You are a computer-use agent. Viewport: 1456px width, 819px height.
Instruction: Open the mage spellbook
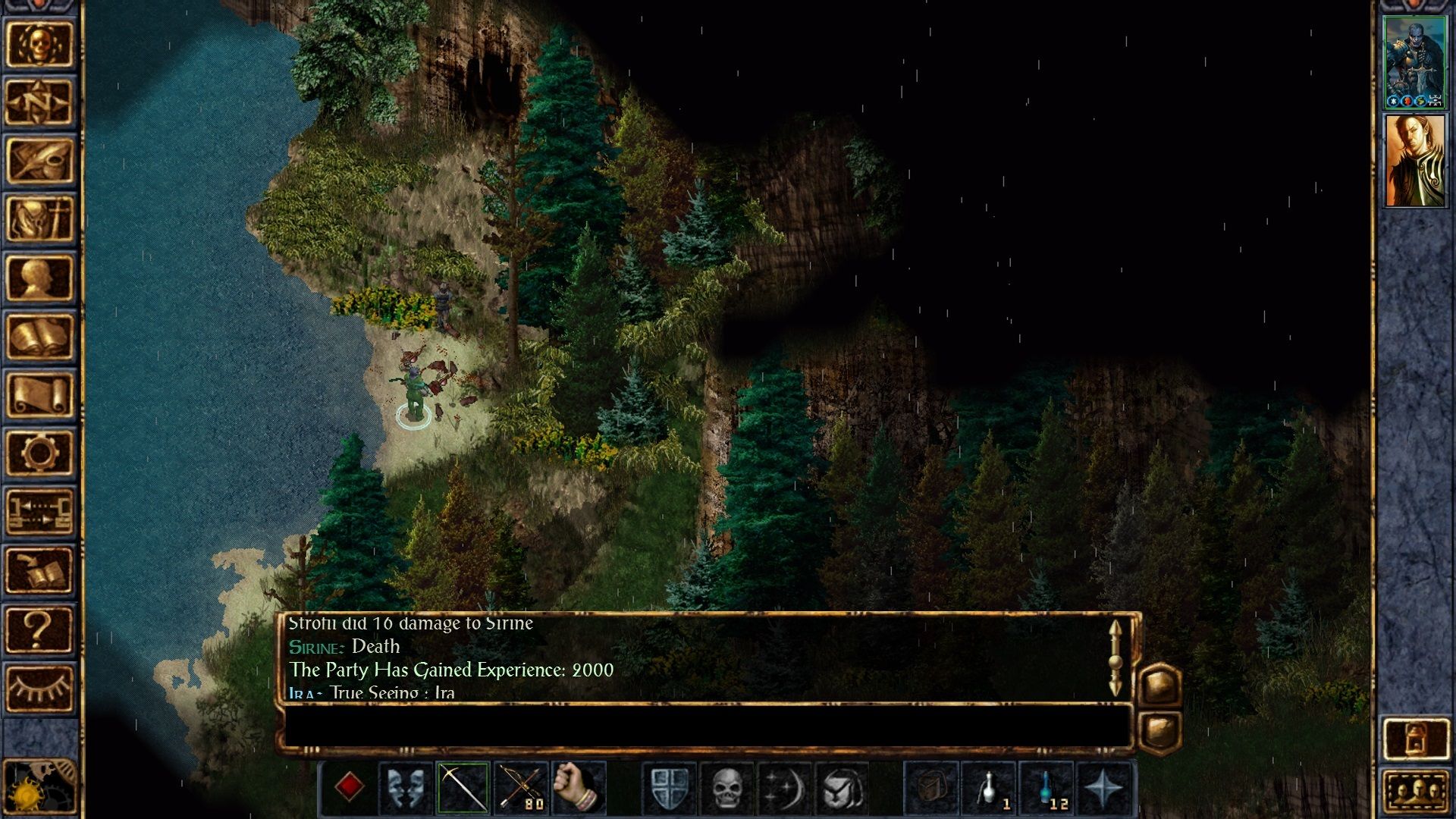point(39,336)
